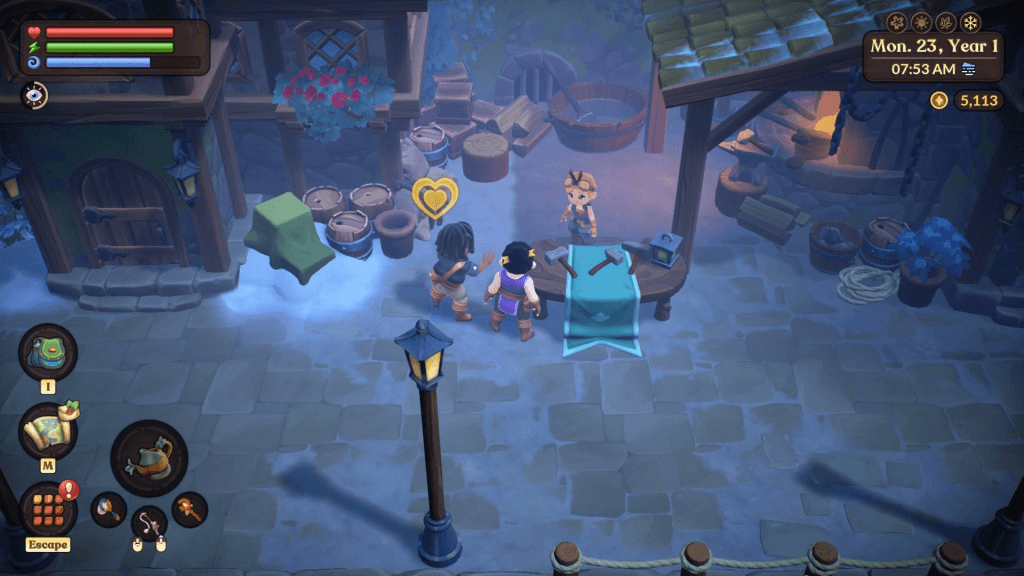This screenshot has width=1024, height=576.
Task: Pick the red-tipped staff tool slot
Action: (189, 509)
